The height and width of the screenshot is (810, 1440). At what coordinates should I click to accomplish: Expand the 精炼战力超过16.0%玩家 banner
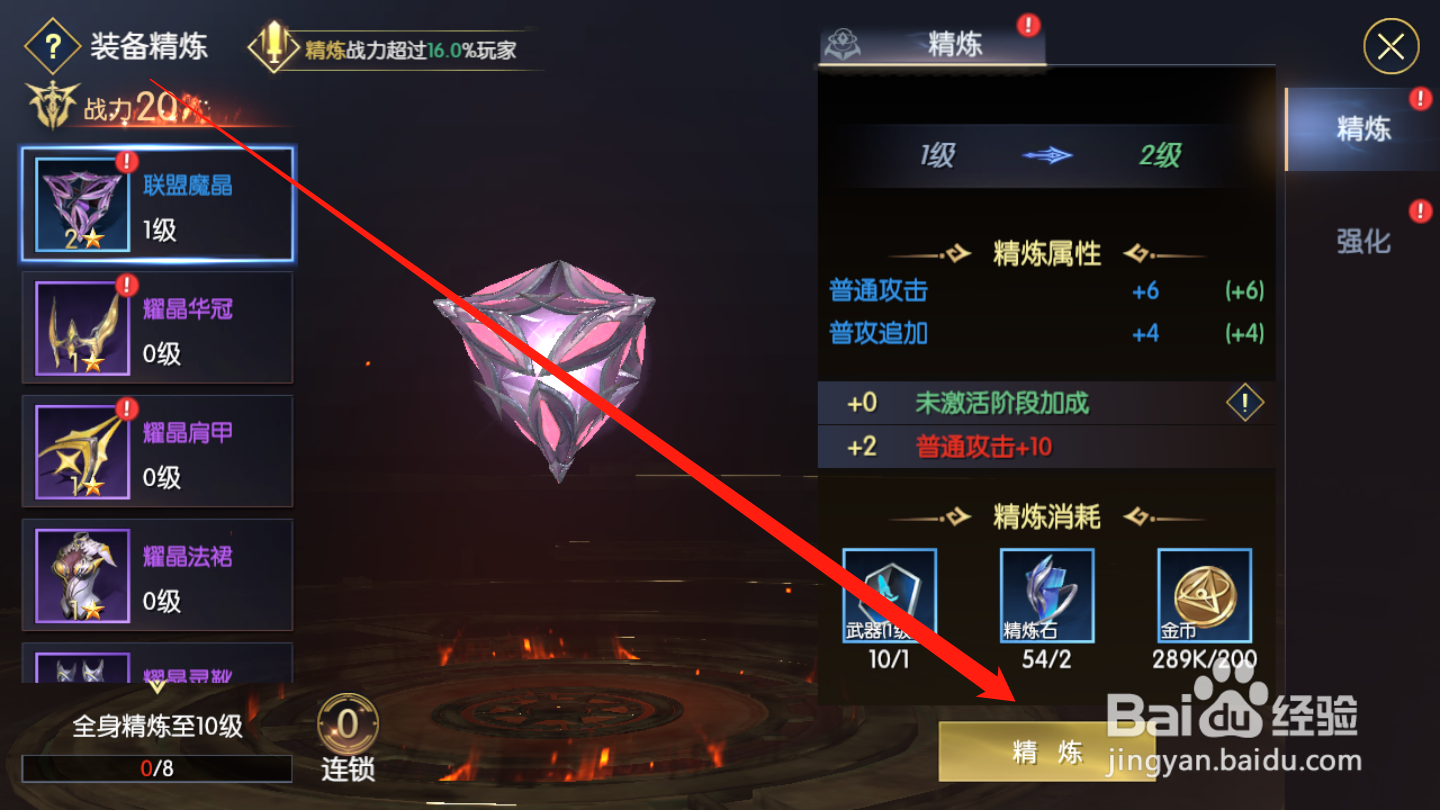tap(400, 45)
